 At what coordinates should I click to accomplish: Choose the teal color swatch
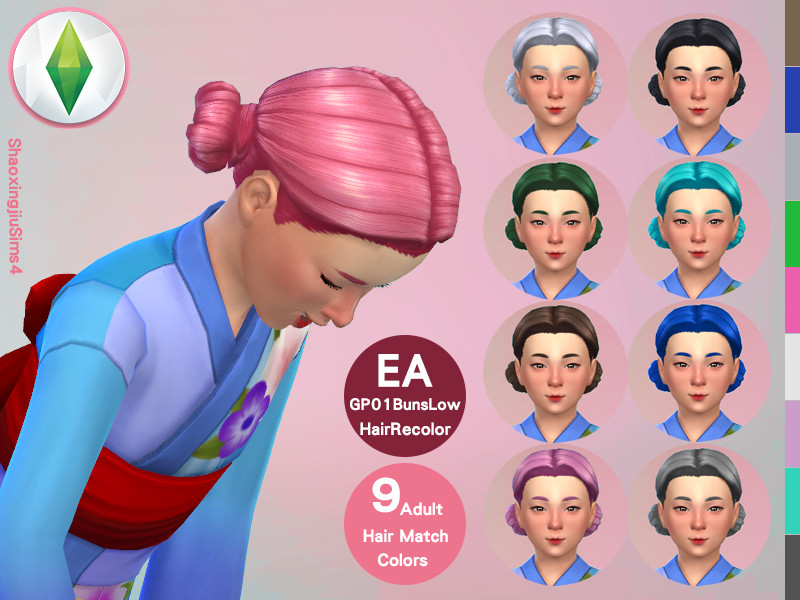coord(792,500)
